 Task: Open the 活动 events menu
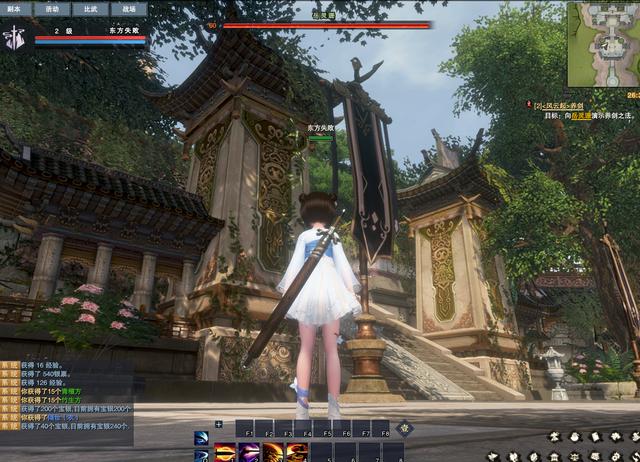pos(52,8)
